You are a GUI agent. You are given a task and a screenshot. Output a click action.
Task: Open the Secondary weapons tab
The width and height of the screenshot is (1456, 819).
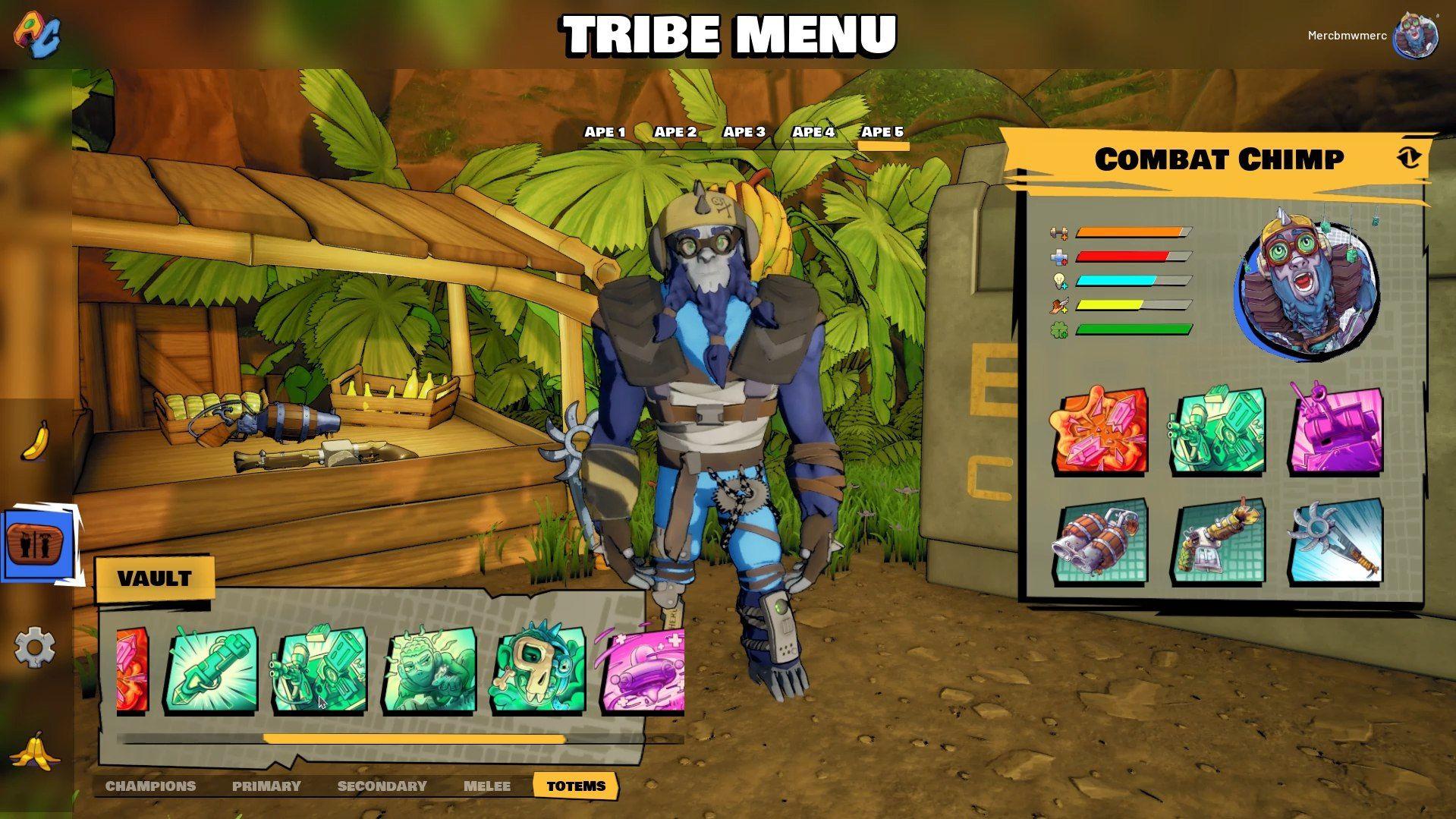[x=382, y=786]
